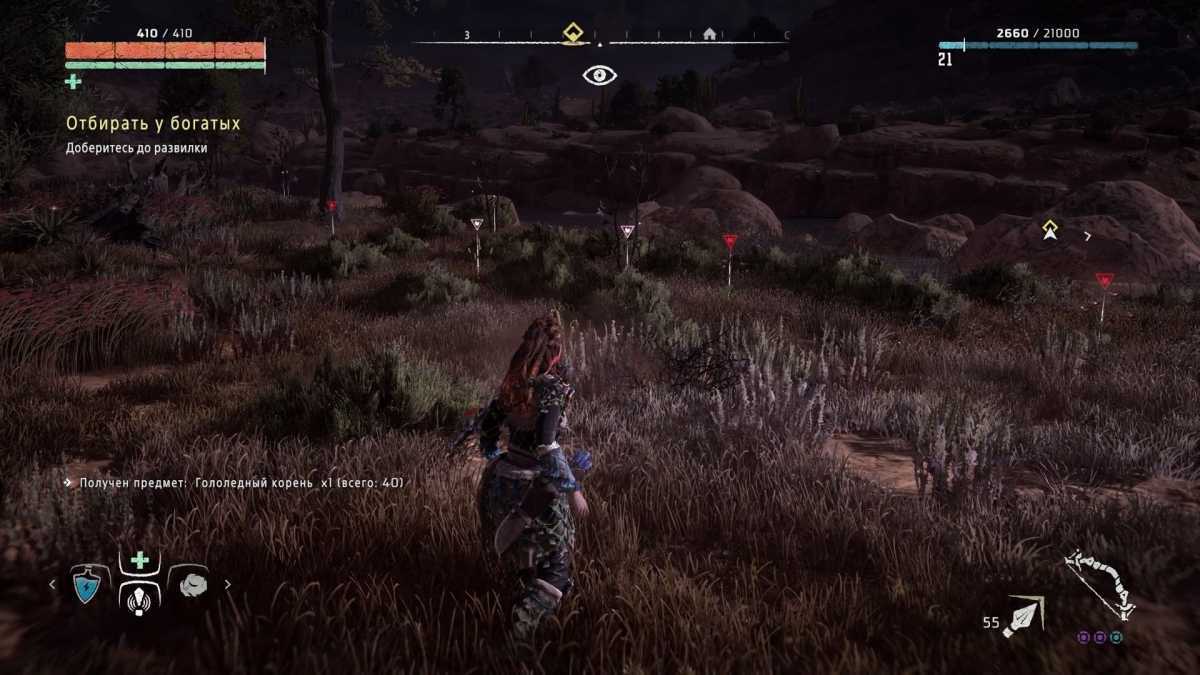This screenshot has width=1200, height=675.
Task: Choose the arrow ammo type icon
Action: point(1024,616)
